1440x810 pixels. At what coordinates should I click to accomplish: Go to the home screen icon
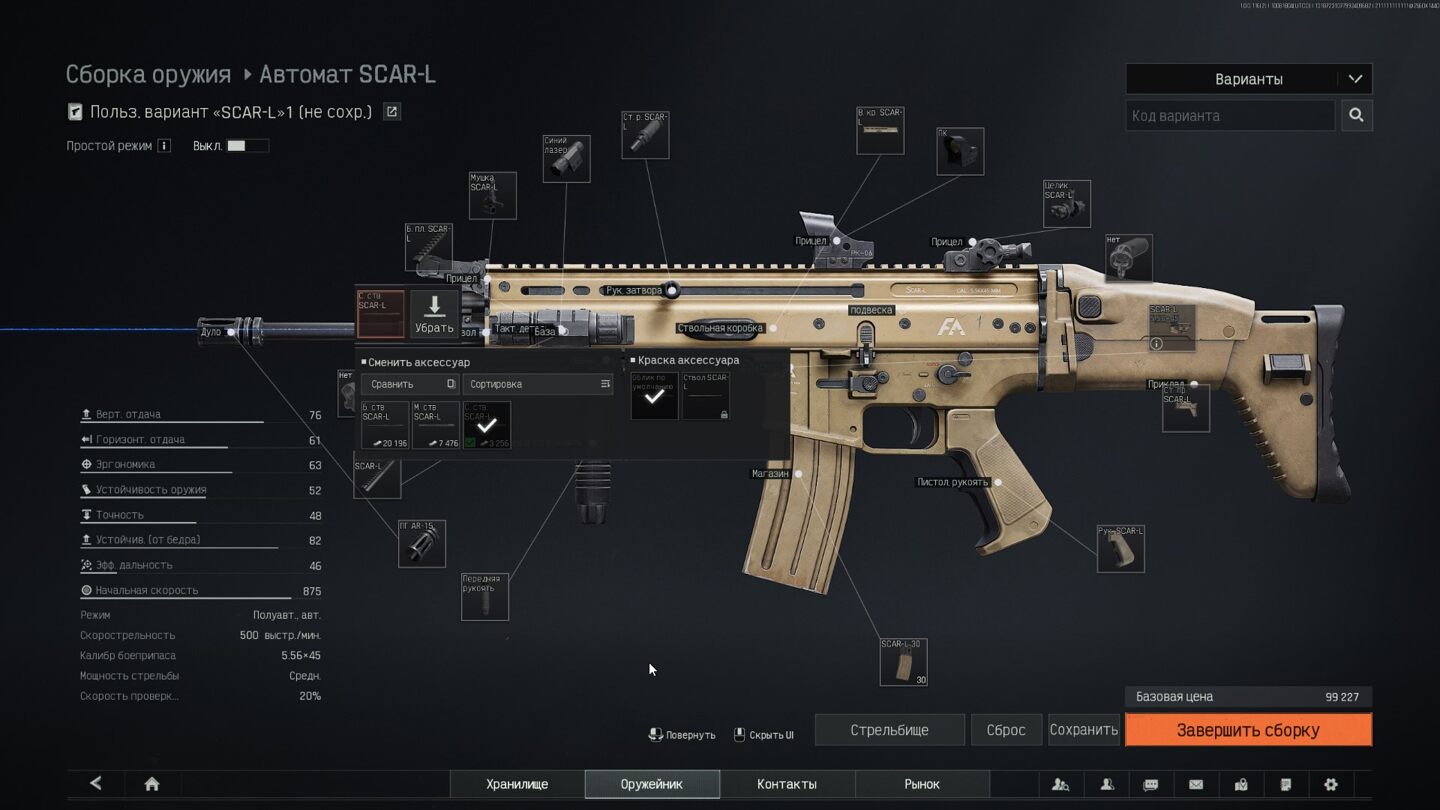[x=152, y=784]
